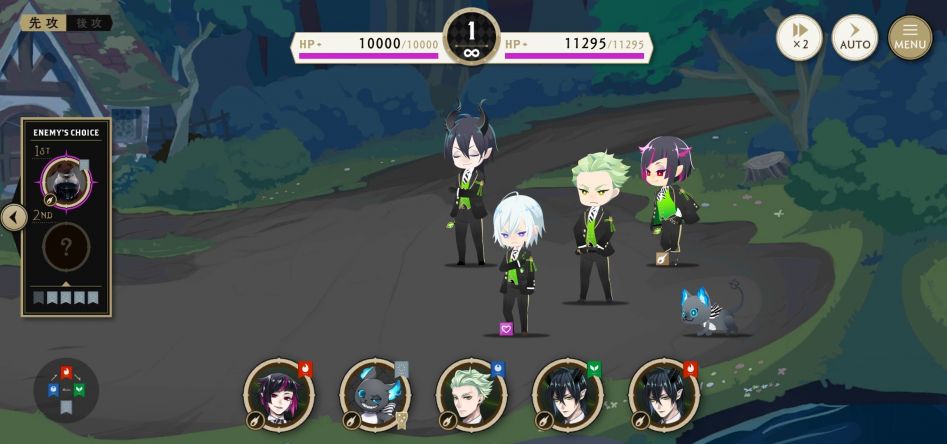
Task: Inspect the enemy's 1st choice card
Action: (66, 182)
